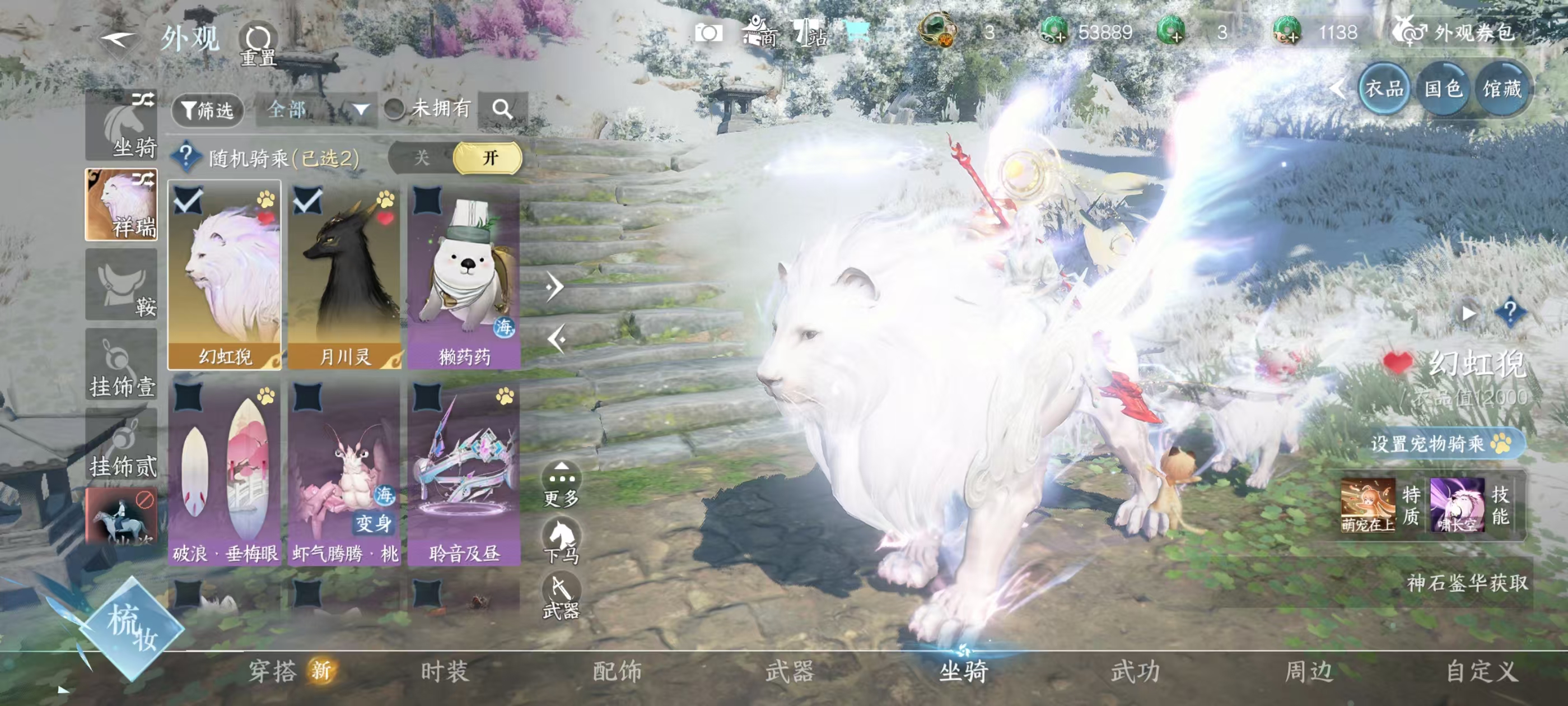Pick the 破浪·垂梅眼 surfboard mount

pyautogui.click(x=225, y=472)
